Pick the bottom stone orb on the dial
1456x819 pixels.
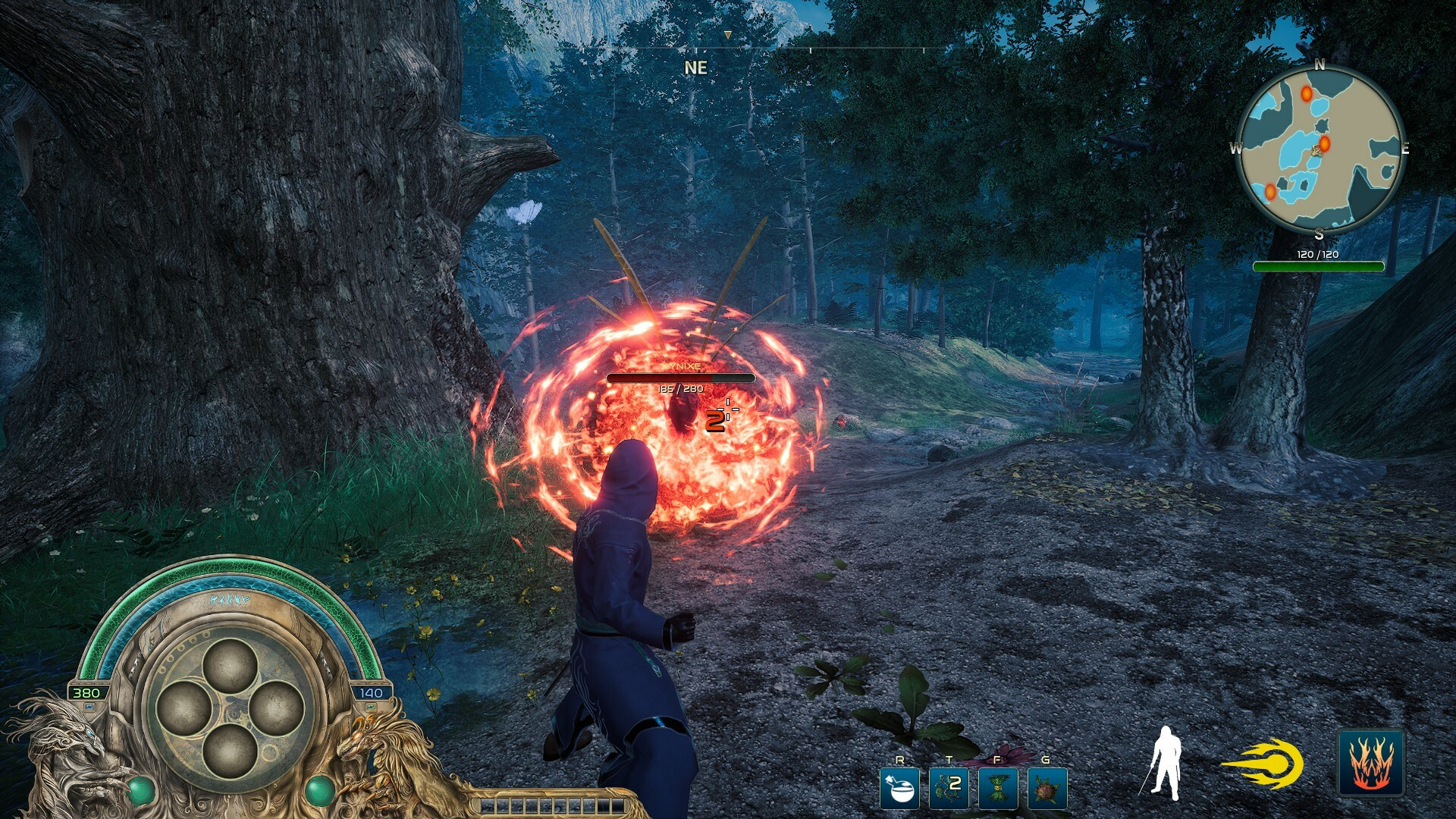pos(230,752)
